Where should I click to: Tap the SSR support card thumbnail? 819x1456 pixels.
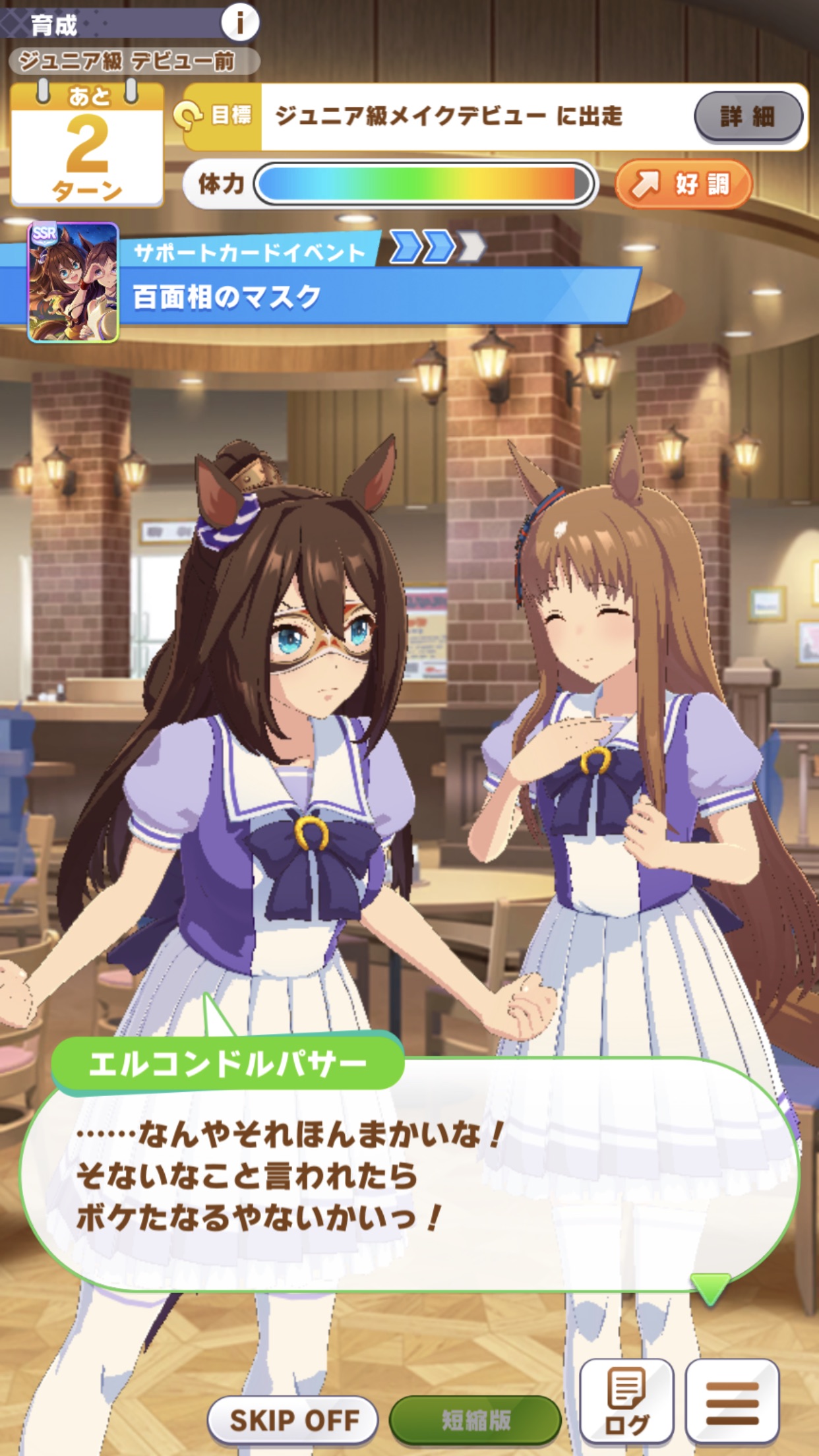(x=73, y=282)
